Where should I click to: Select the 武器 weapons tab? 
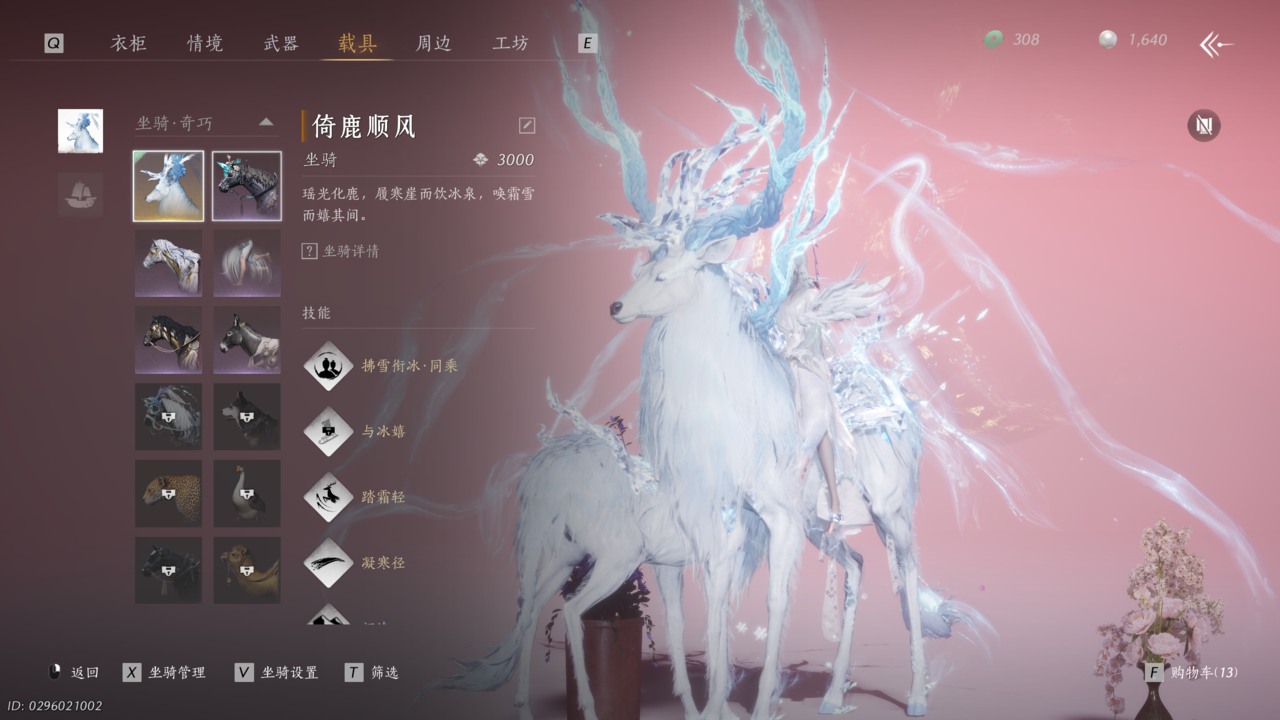pyautogui.click(x=281, y=43)
